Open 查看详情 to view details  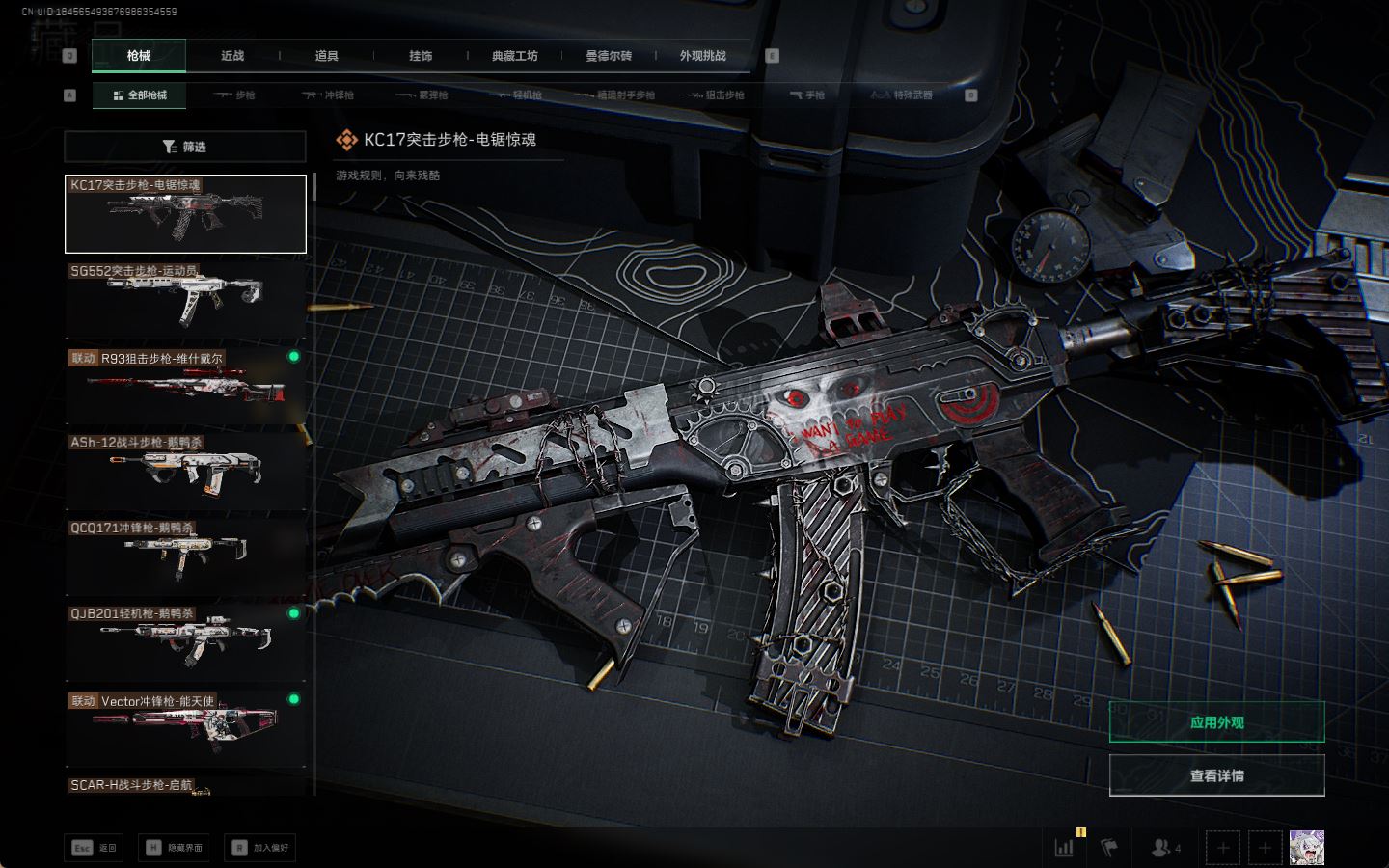(x=1216, y=775)
